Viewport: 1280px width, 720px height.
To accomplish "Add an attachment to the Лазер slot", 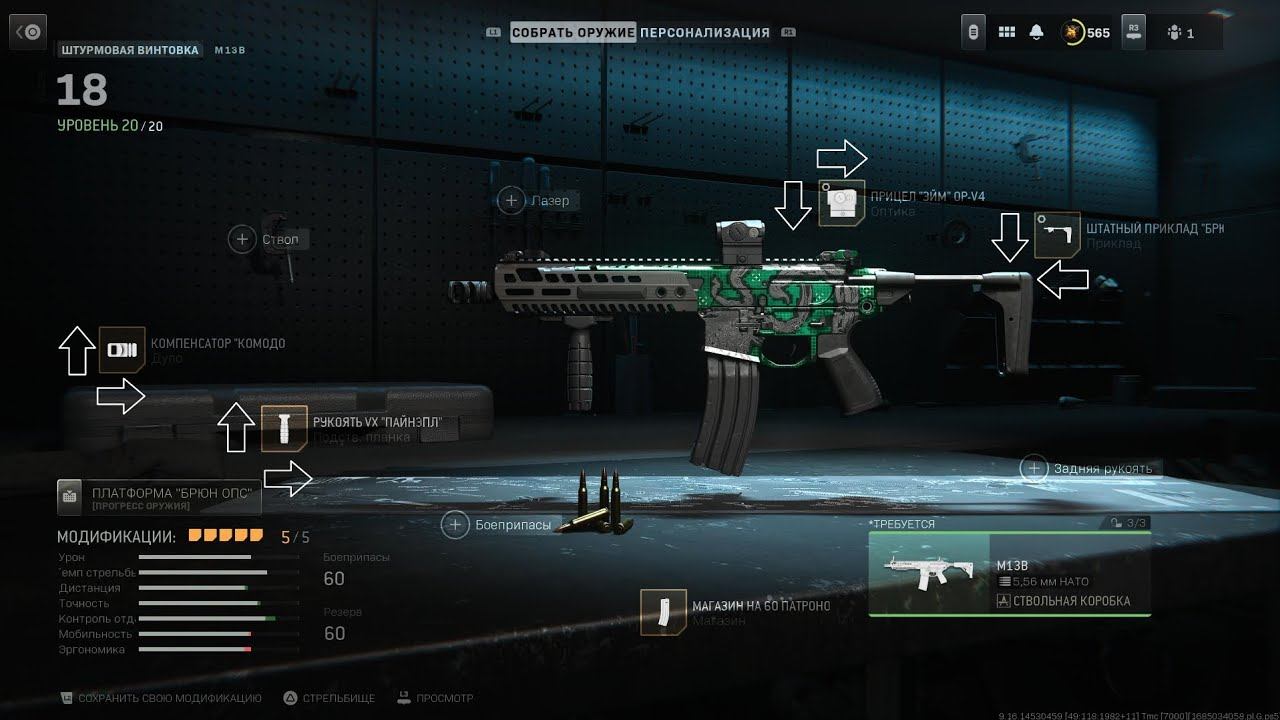I will coord(512,201).
